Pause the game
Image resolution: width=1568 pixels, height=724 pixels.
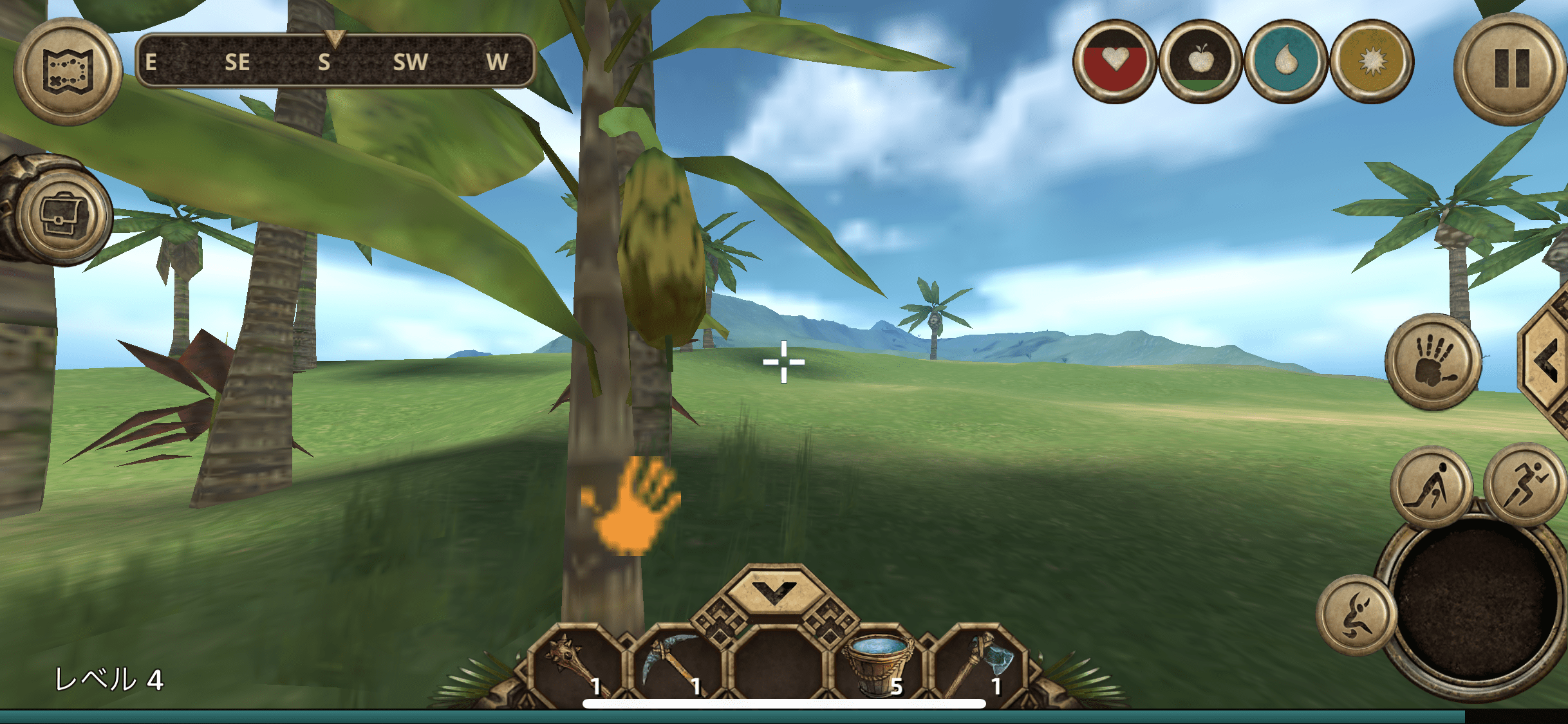[1510, 69]
